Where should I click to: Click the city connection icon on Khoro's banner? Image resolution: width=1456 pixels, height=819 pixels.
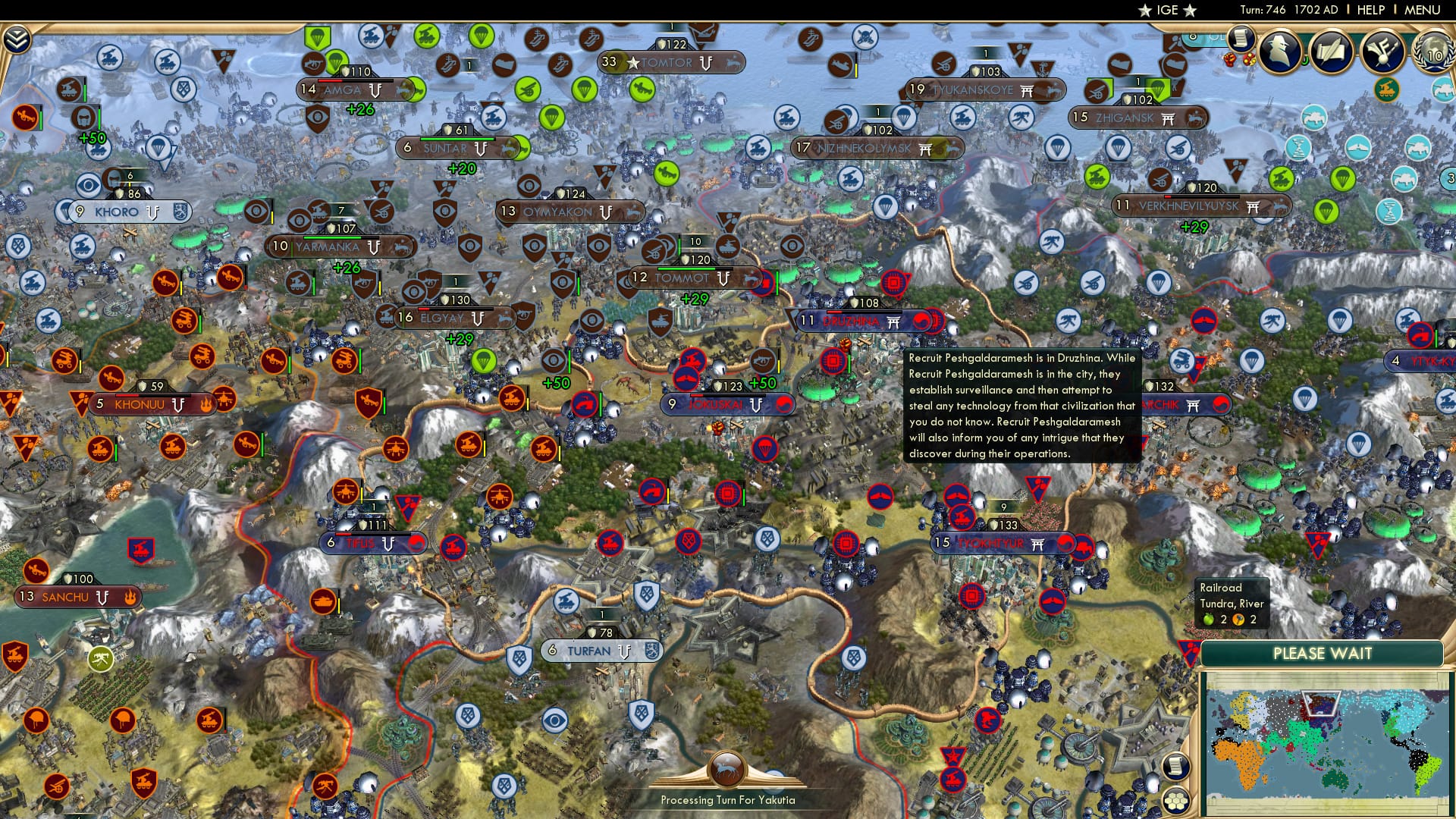(x=152, y=212)
